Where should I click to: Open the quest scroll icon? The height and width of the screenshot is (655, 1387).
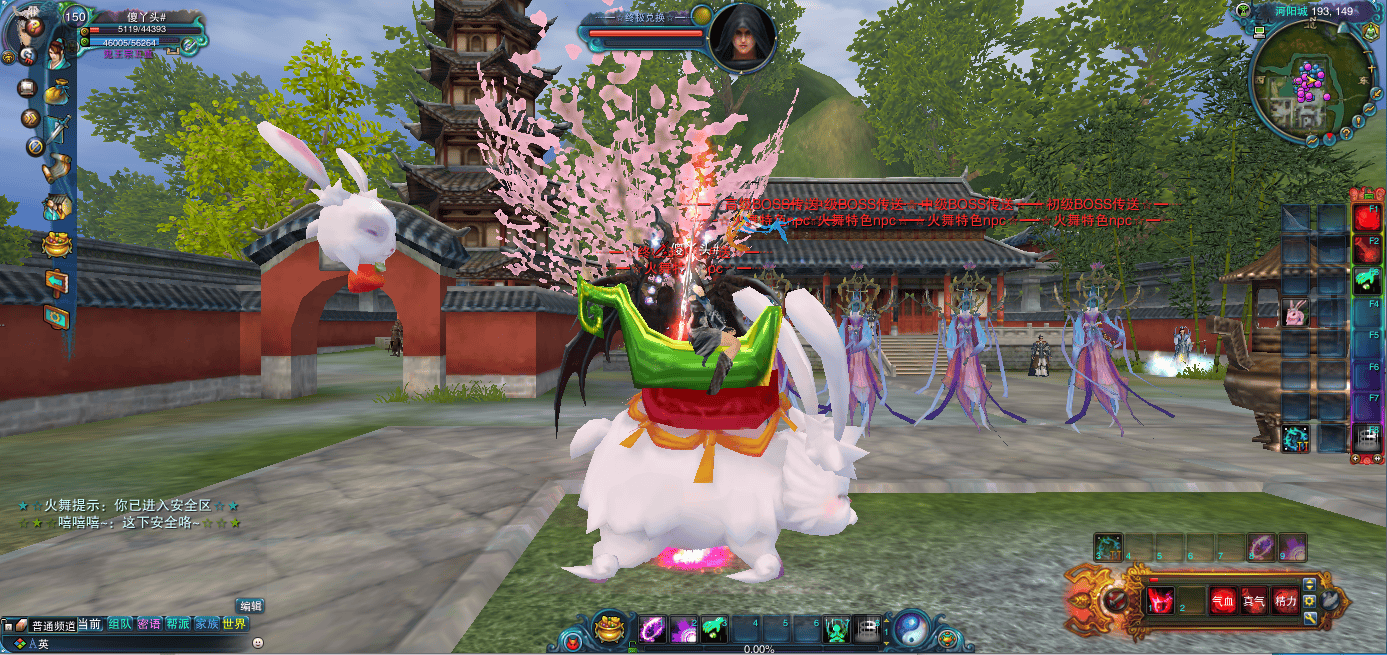click(56, 168)
